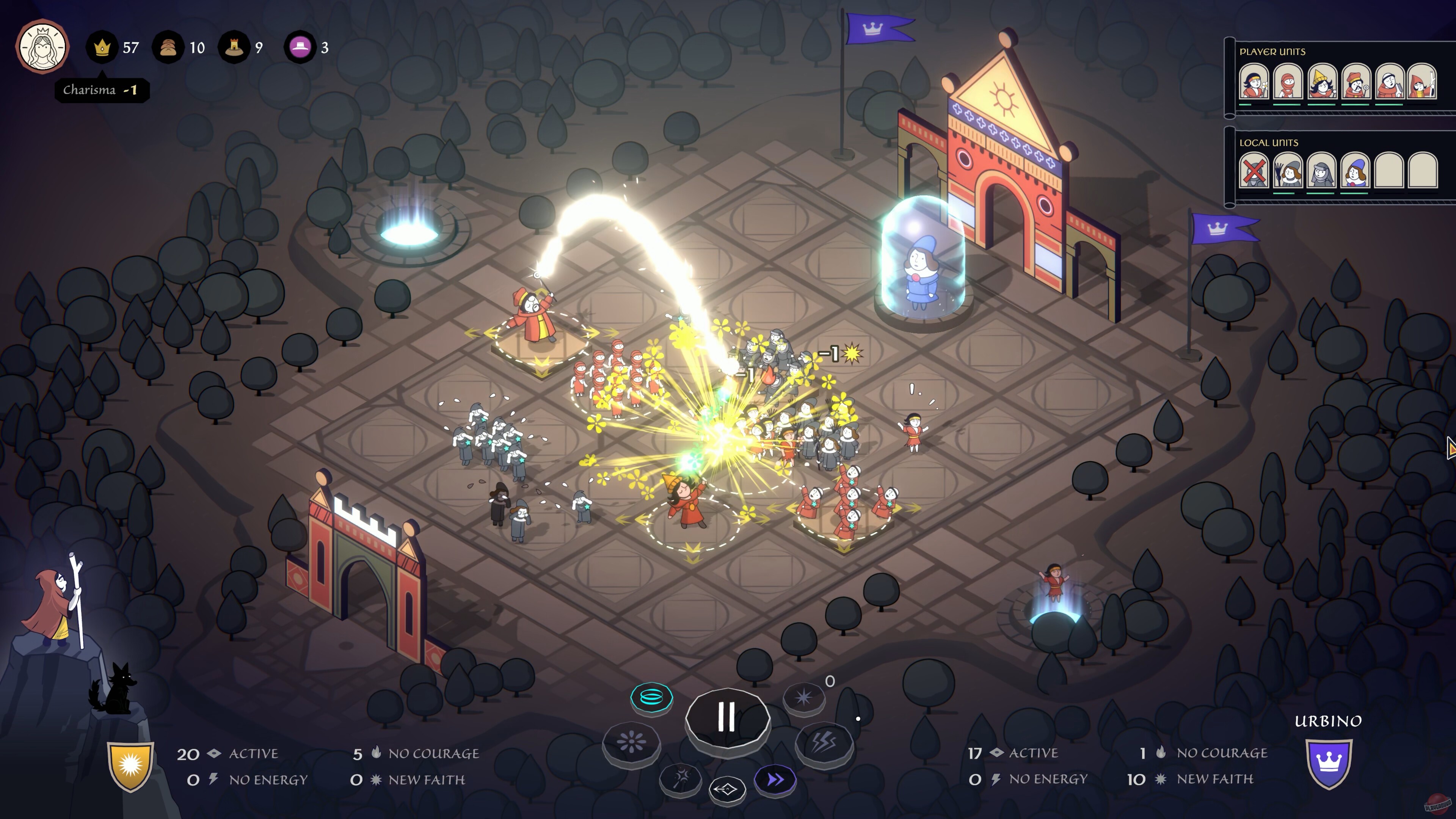
Task: Click the golden crown resource showing 57
Action: pyautogui.click(x=103, y=47)
